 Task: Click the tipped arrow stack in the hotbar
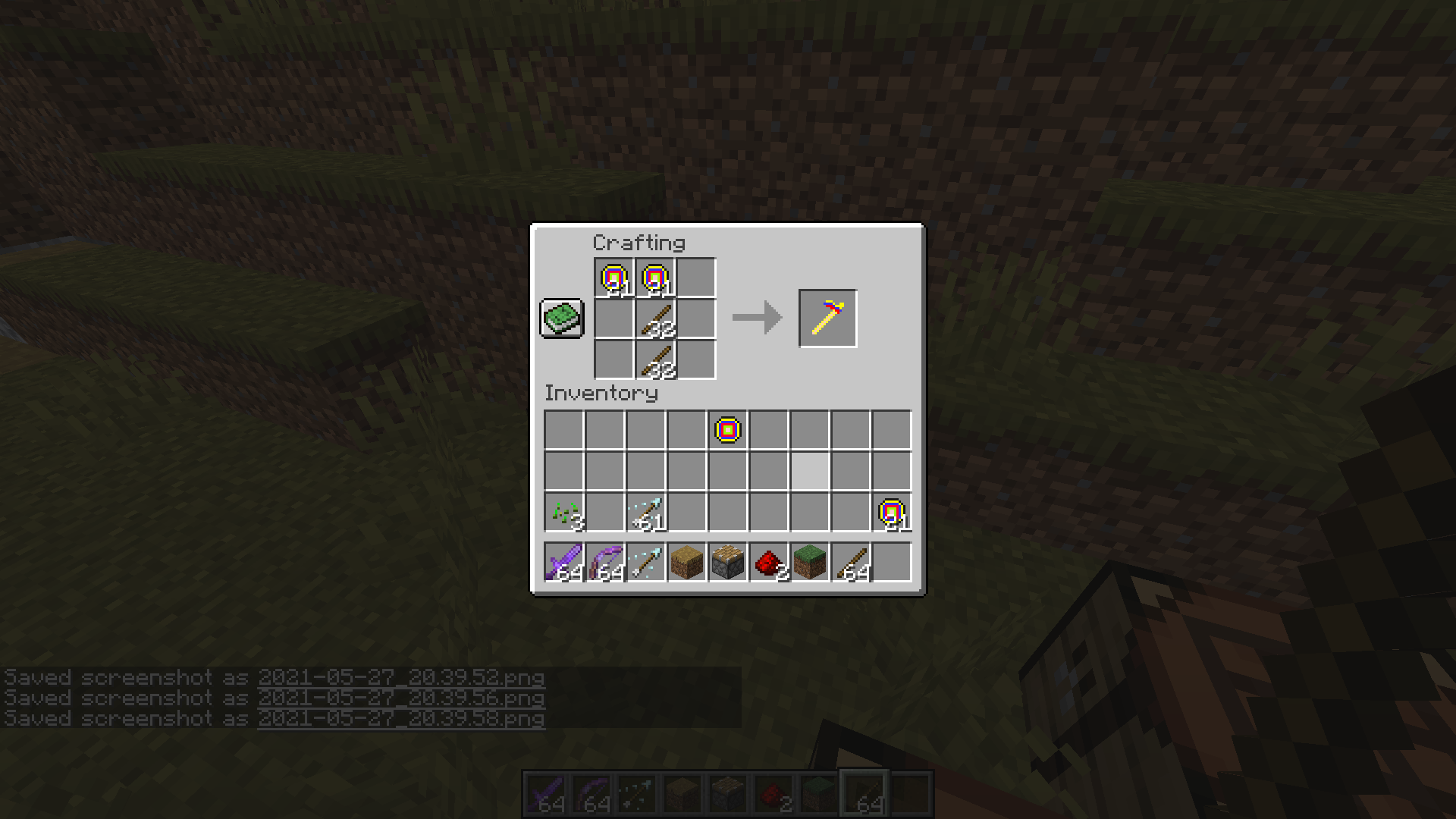645,561
